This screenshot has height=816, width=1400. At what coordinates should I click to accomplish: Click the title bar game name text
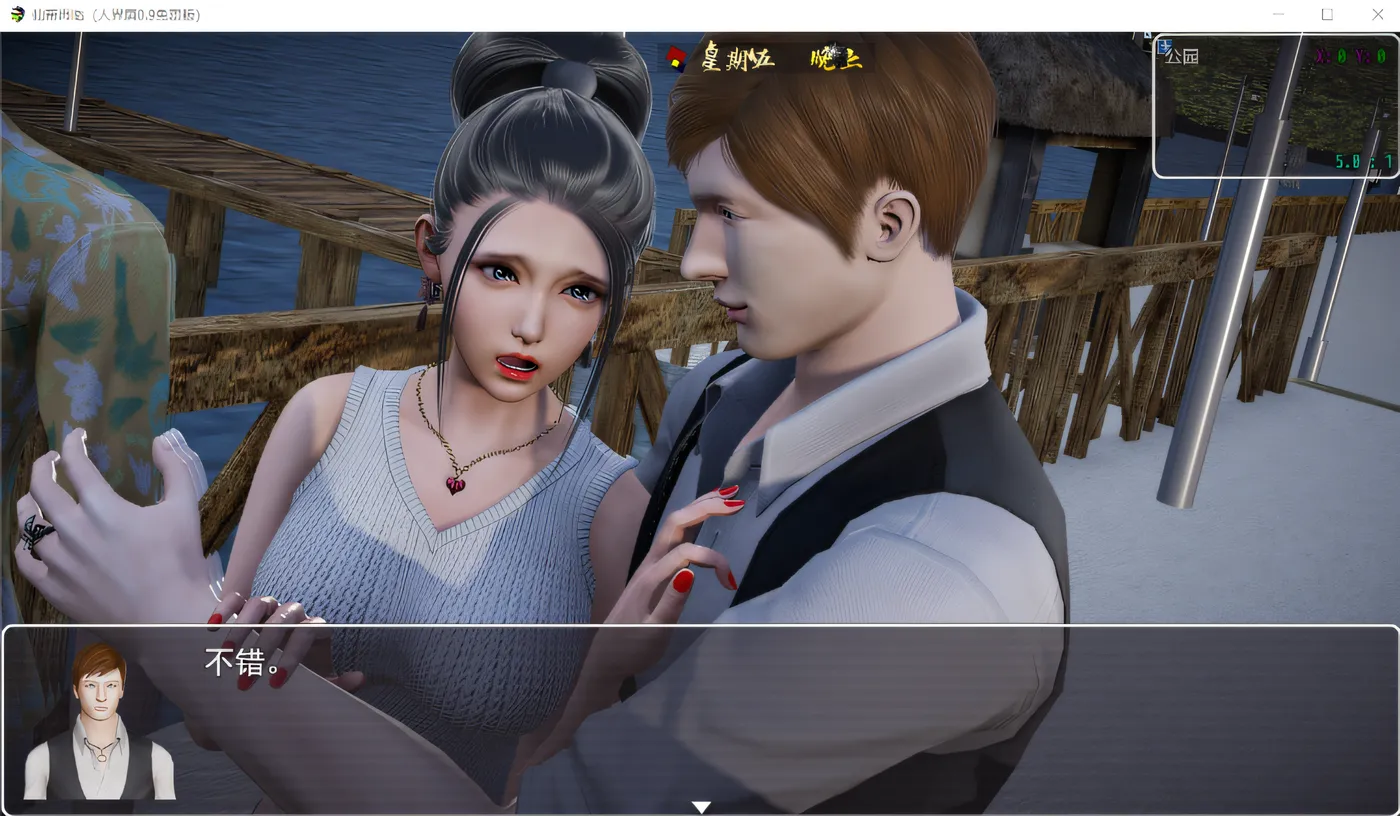[x=60, y=14]
